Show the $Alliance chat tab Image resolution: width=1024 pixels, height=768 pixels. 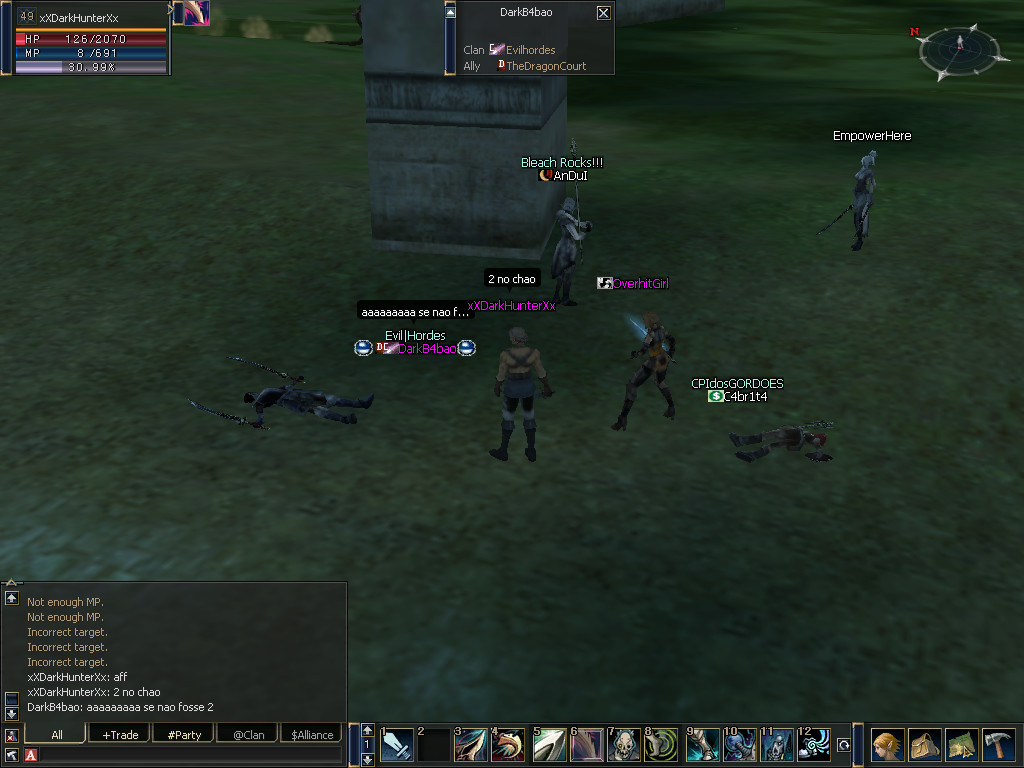click(312, 735)
